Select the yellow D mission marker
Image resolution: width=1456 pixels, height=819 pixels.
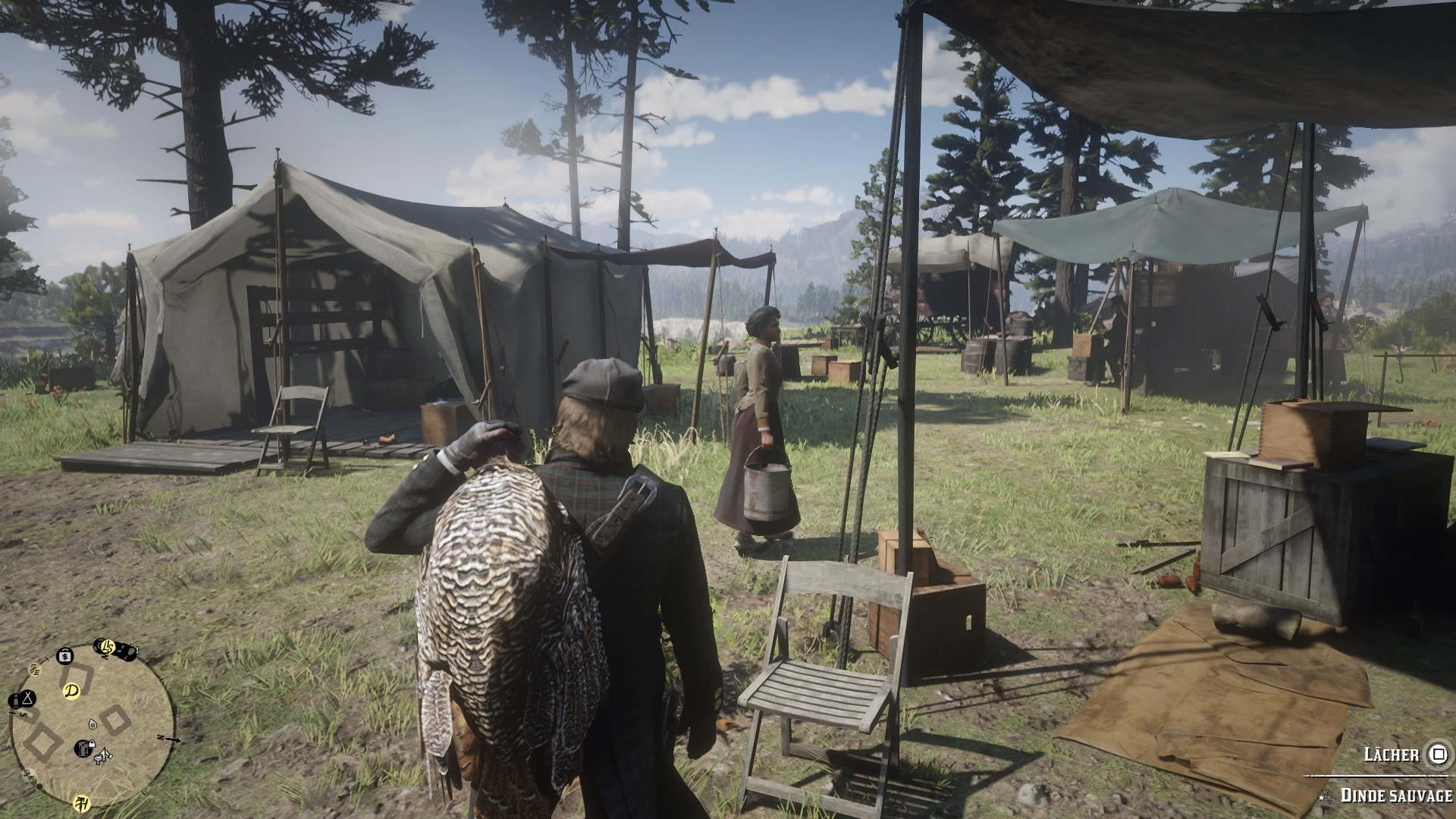tap(72, 692)
